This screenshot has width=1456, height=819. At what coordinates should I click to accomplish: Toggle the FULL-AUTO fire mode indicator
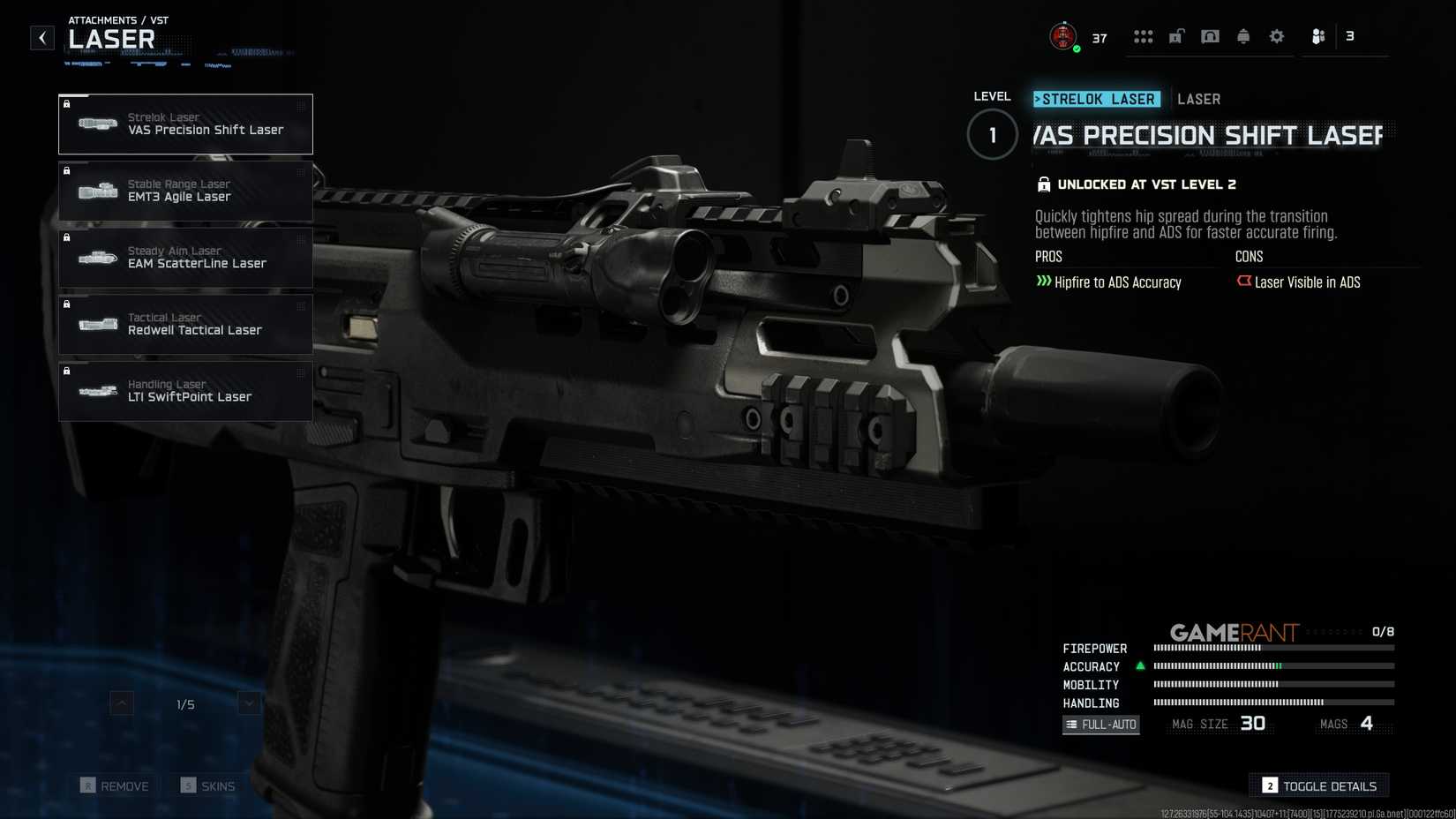point(1101,725)
